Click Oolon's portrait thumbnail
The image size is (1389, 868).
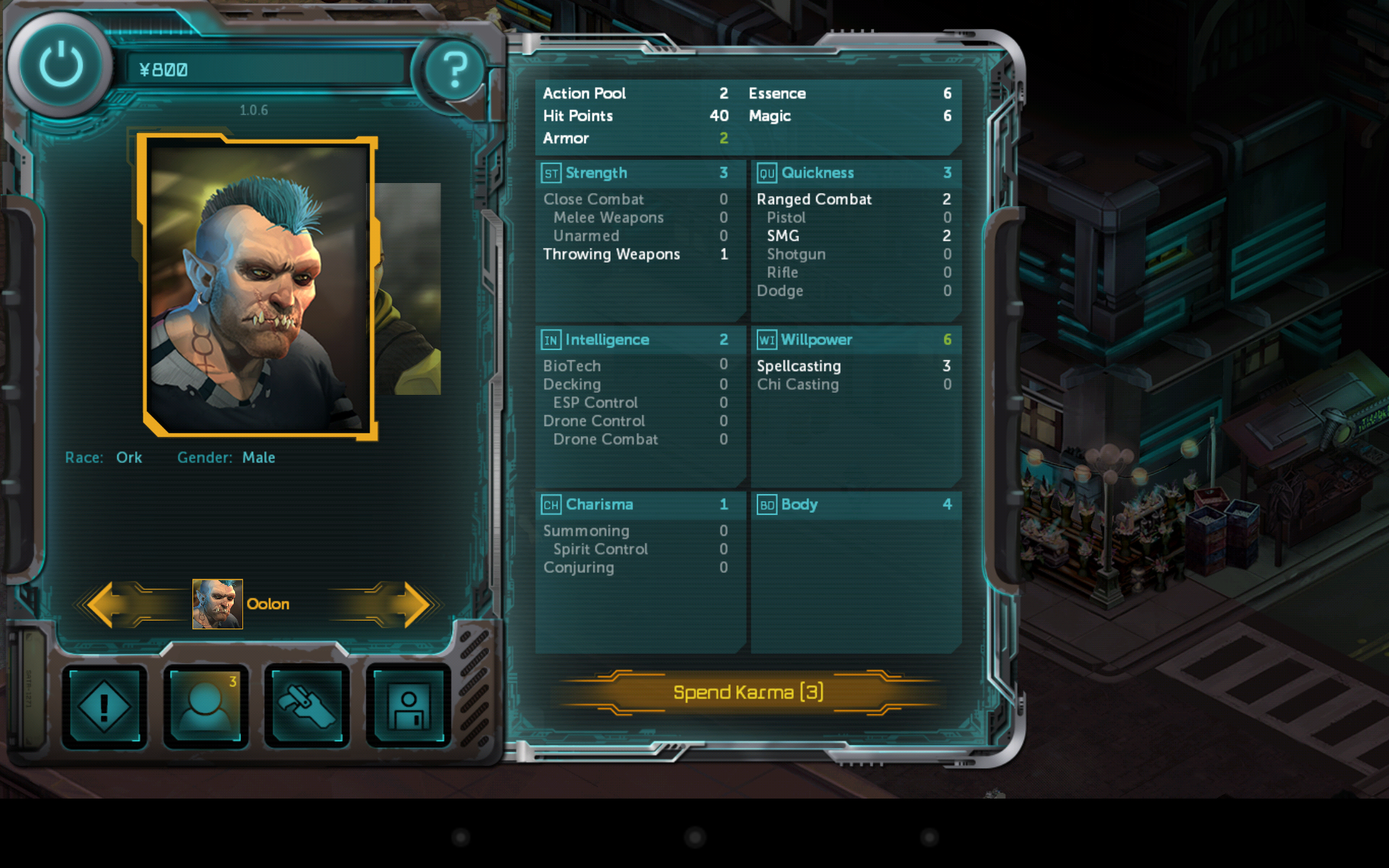216,604
